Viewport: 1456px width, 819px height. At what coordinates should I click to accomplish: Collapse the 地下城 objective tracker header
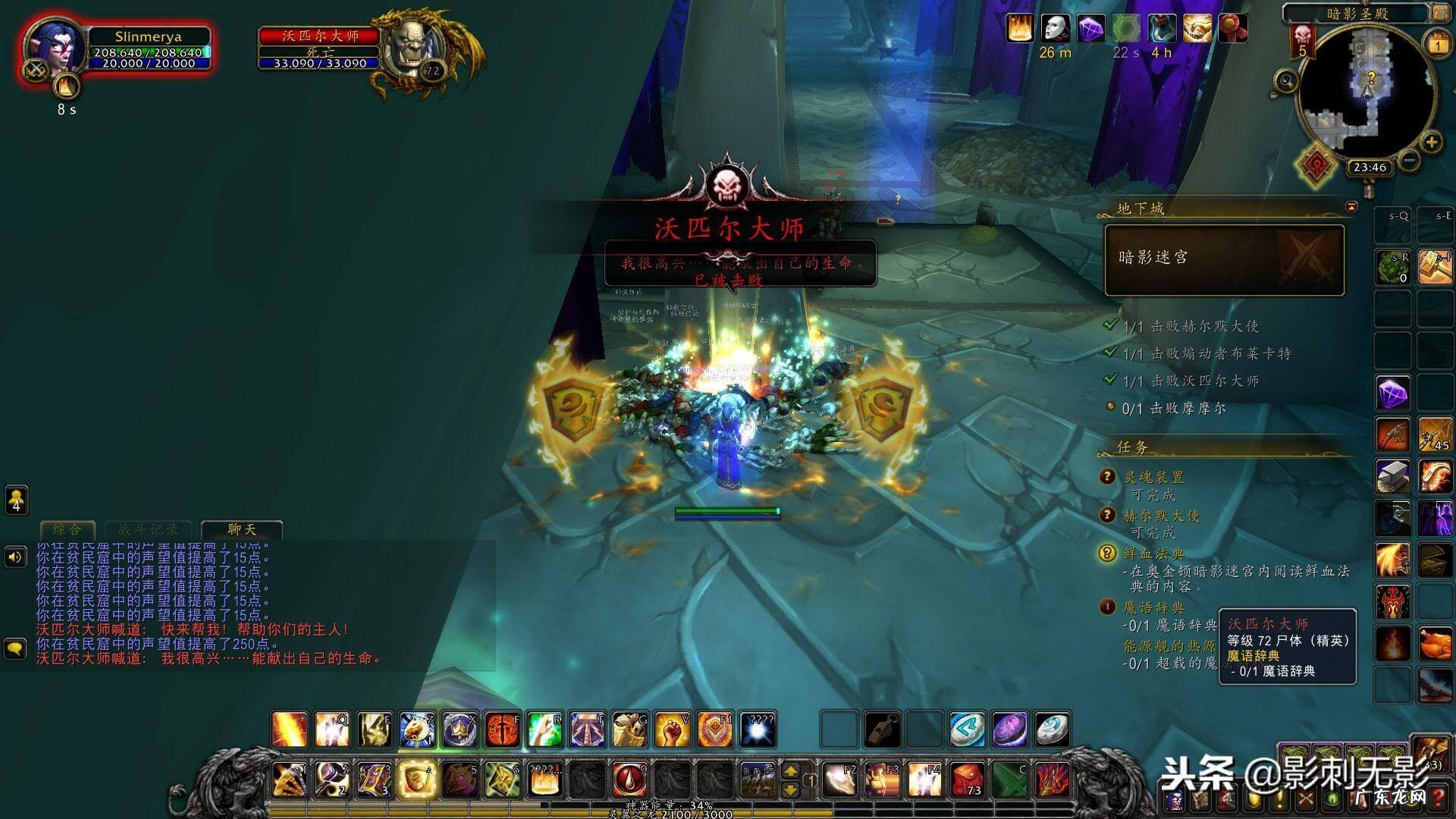pos(1351,206)
